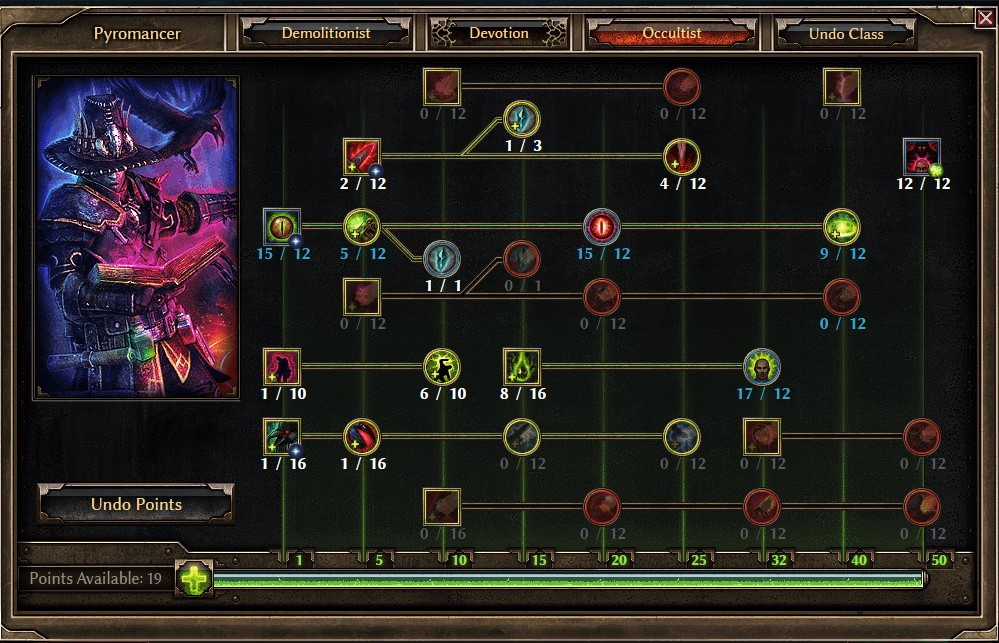This screenshot has width=999, height=643.
Task: Click the skill node showing 4/12
Action: (682, 157)
